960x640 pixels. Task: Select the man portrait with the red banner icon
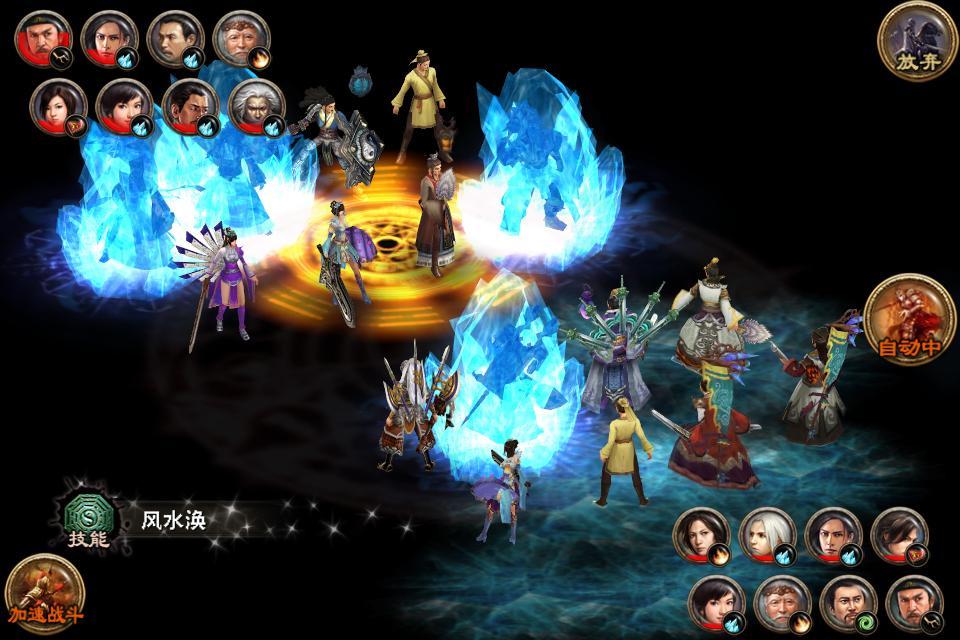click(900, 537)
